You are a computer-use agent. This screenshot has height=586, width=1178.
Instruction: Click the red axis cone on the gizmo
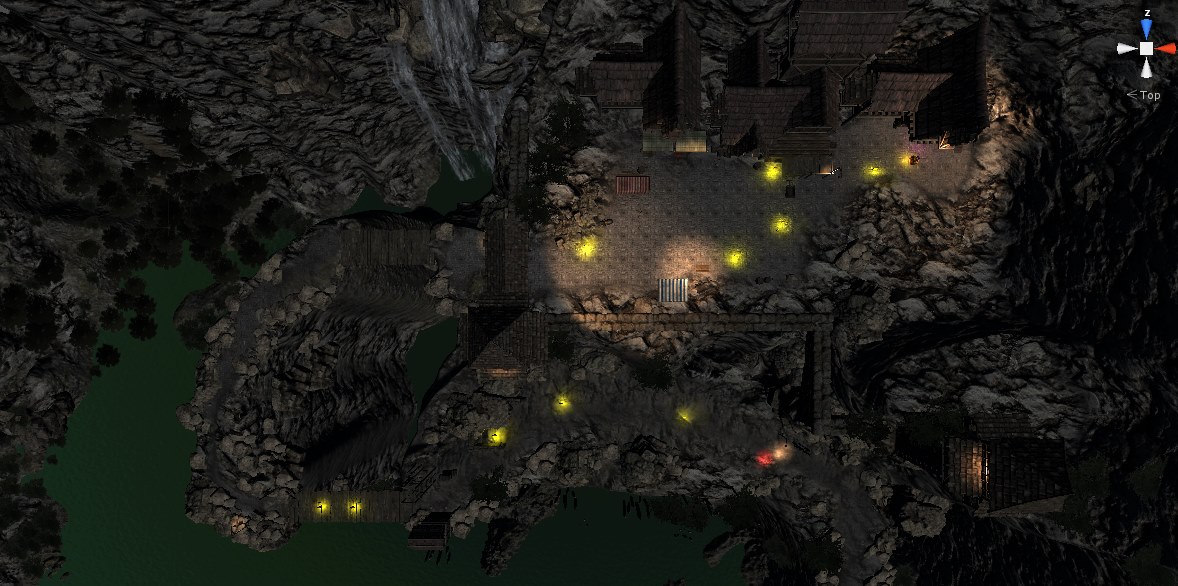1167,48
